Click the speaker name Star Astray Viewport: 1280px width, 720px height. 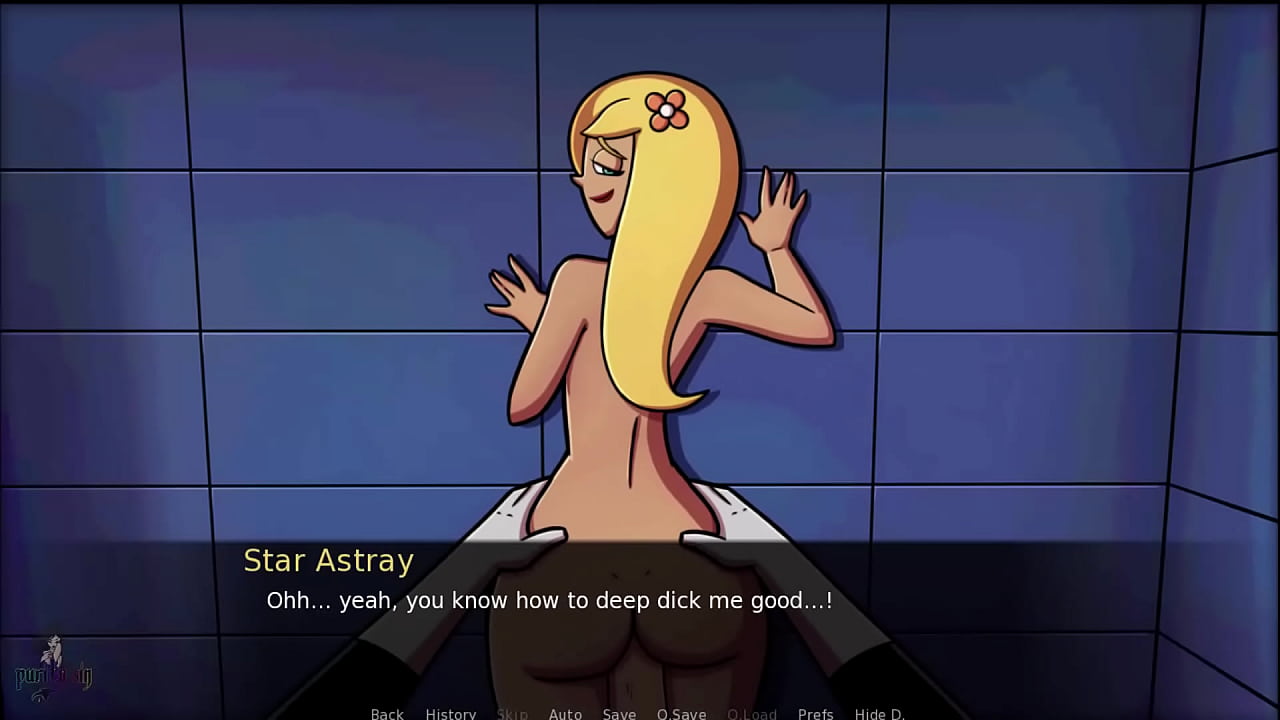pos(329,561)
